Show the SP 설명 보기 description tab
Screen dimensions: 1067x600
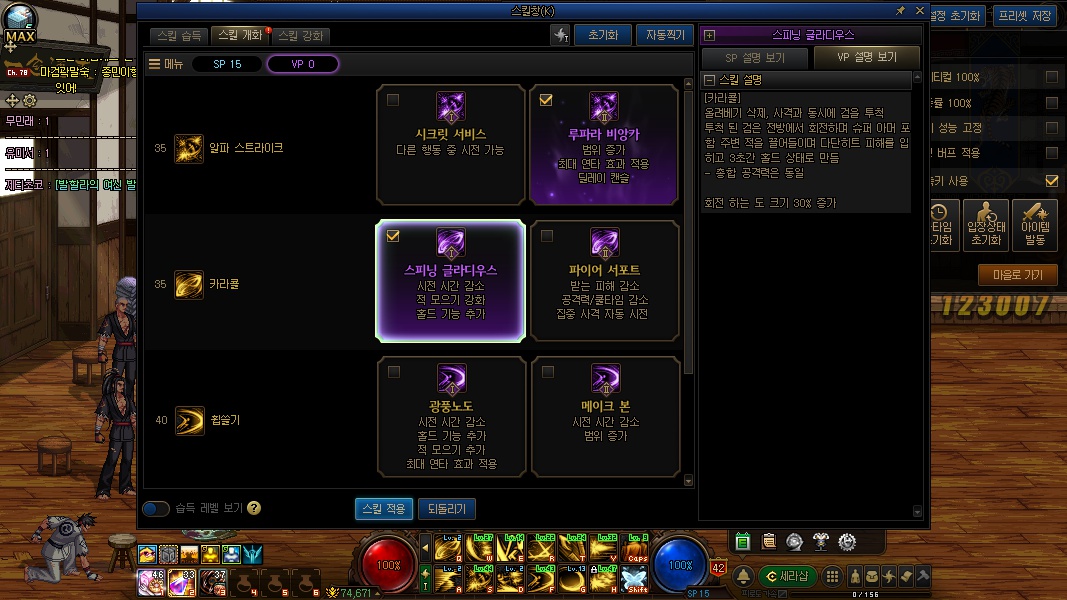point(755,58)
